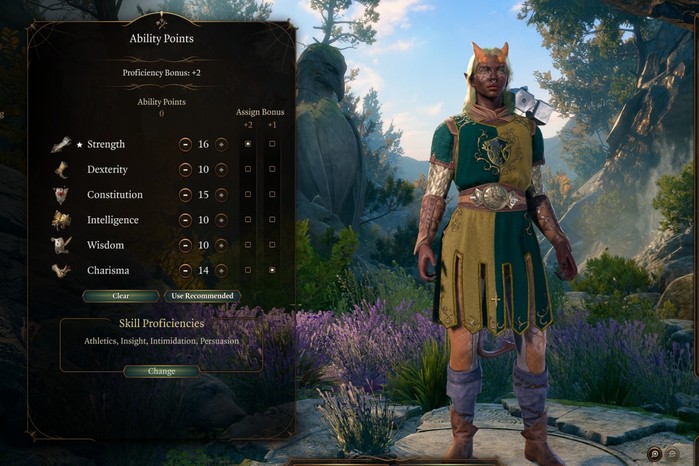Toggle the +1 bonus on Charisma

(272, 270)
